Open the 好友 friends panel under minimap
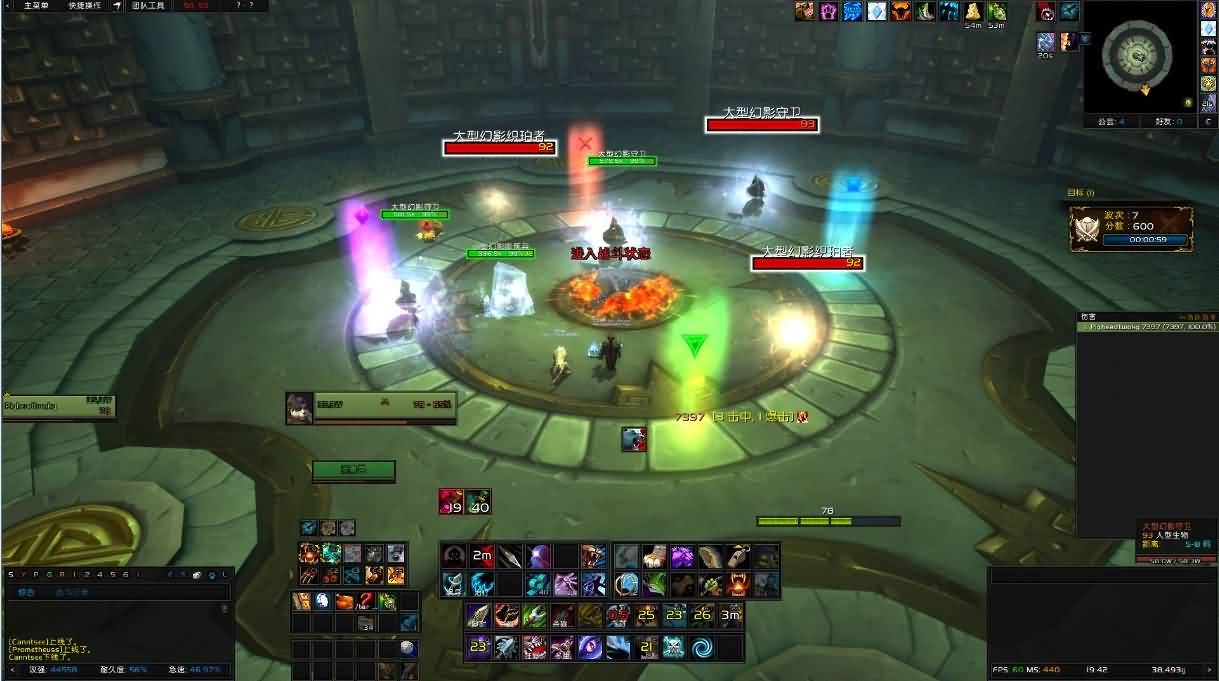This screenshot has height=681, width=1219. click(1168, 121)
